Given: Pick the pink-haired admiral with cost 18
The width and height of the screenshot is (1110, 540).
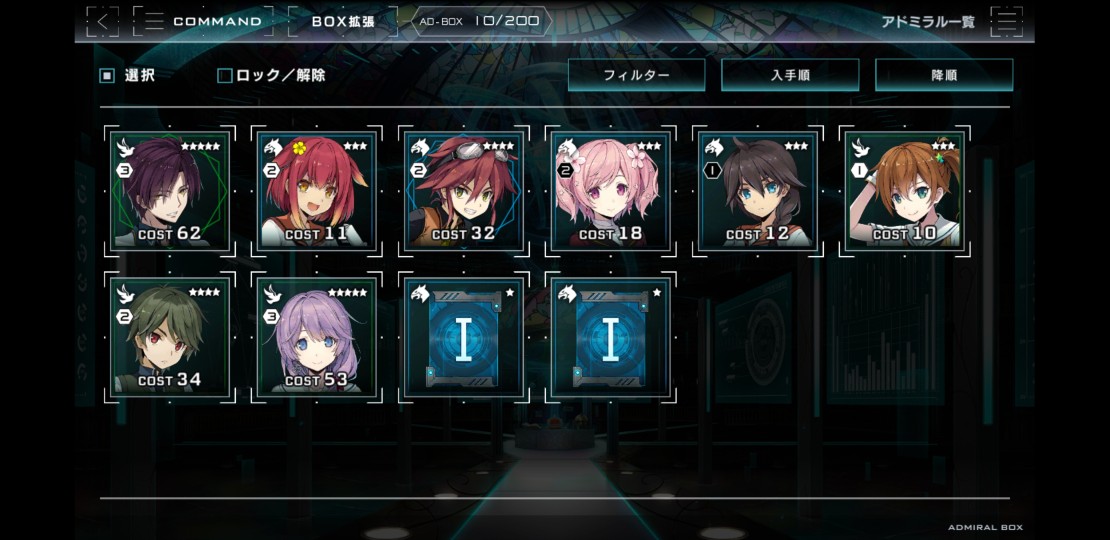Looking at the screenshot, I should pos(611,191).
